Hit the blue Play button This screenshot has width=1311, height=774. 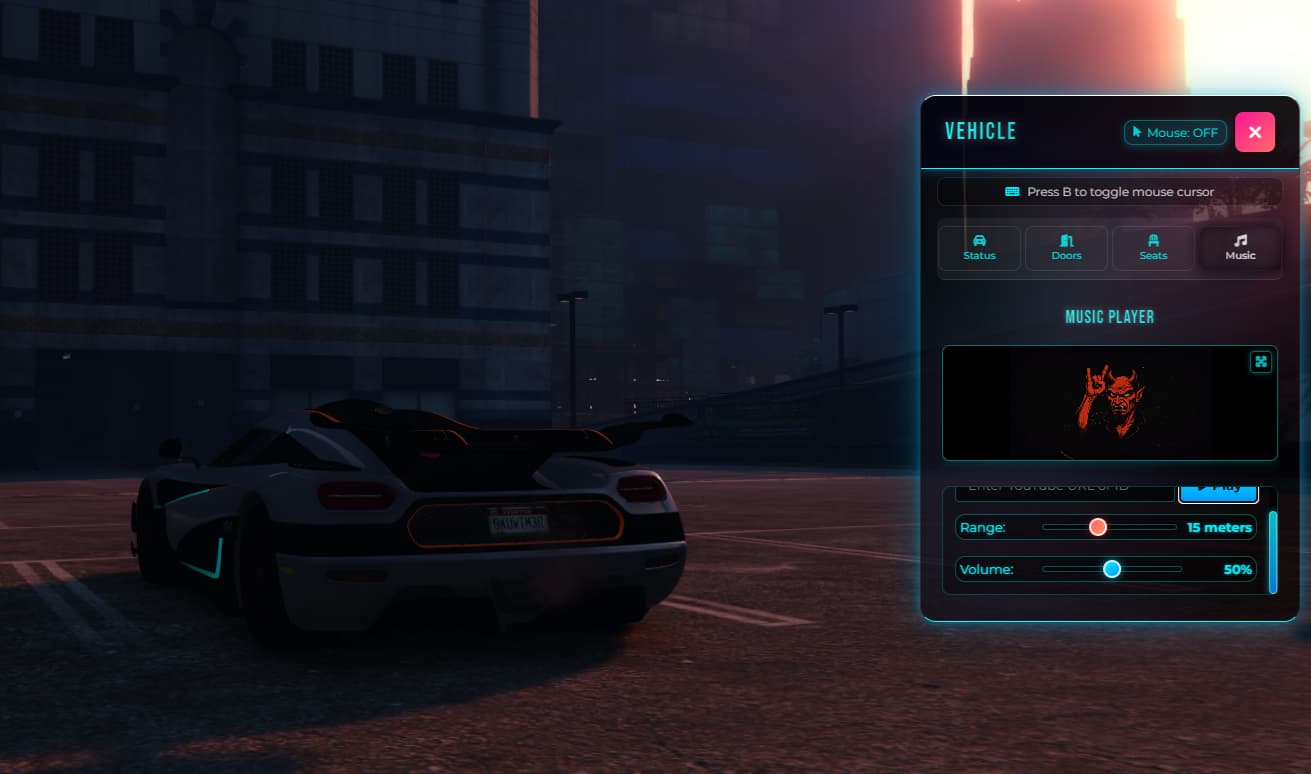1217,491
